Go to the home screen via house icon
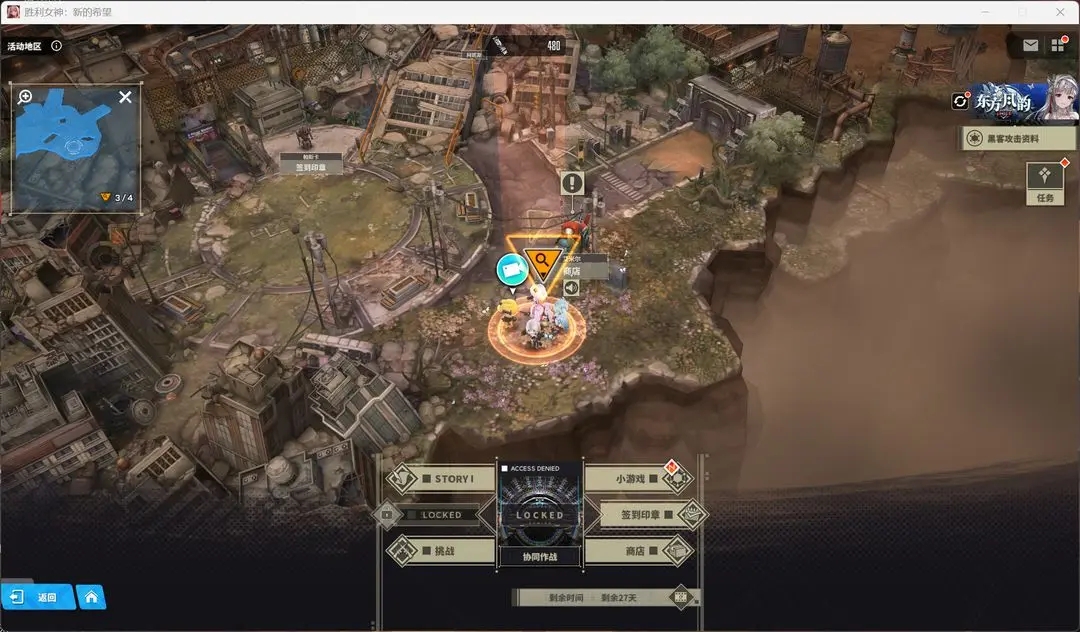The width and height of the screenshot is (1080, 632). [91, 597]
